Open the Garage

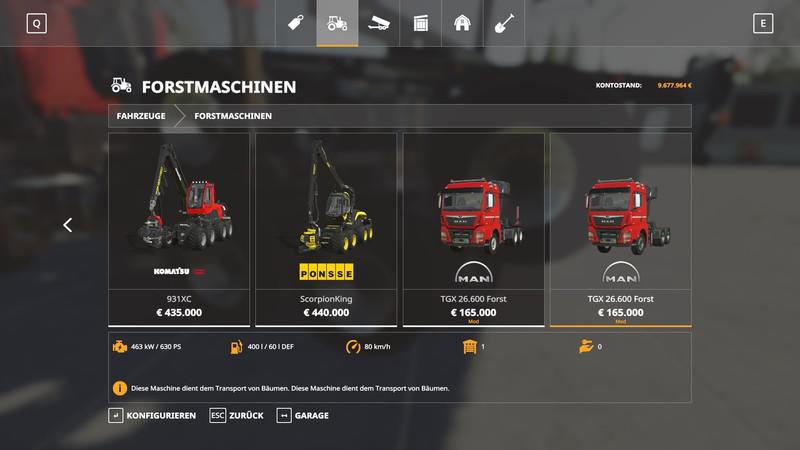[x=303, y=415]
